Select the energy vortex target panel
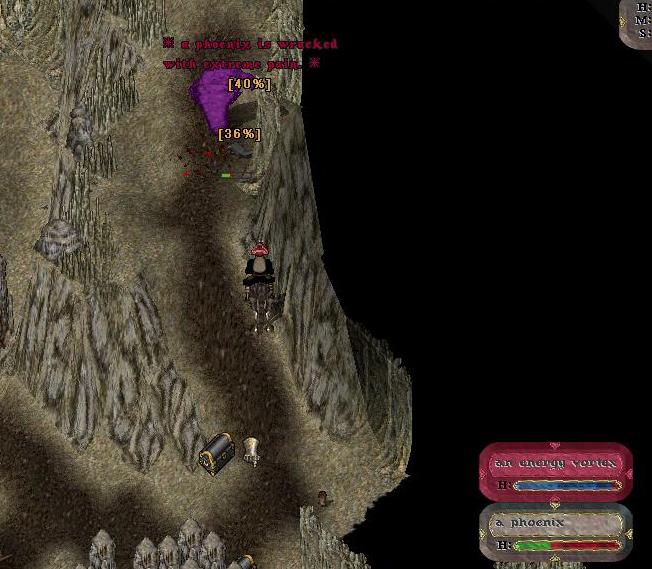The image size is (652, 569). tap(556, 472)
